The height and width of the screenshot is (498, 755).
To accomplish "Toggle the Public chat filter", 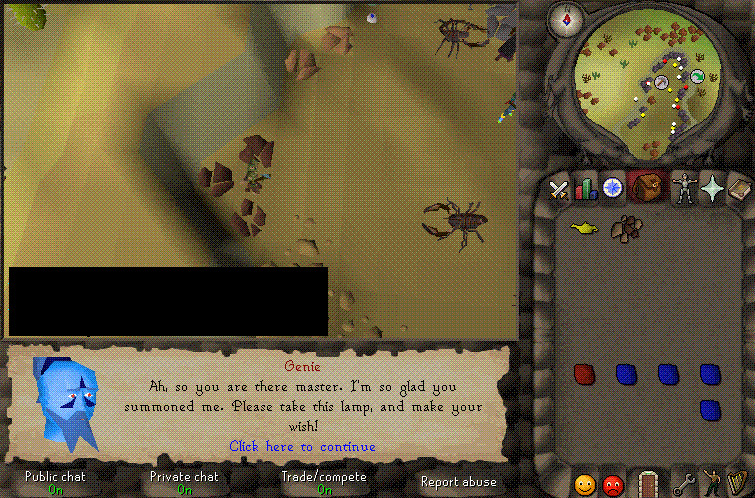I will pyautogui.click(x=55, y=482).
